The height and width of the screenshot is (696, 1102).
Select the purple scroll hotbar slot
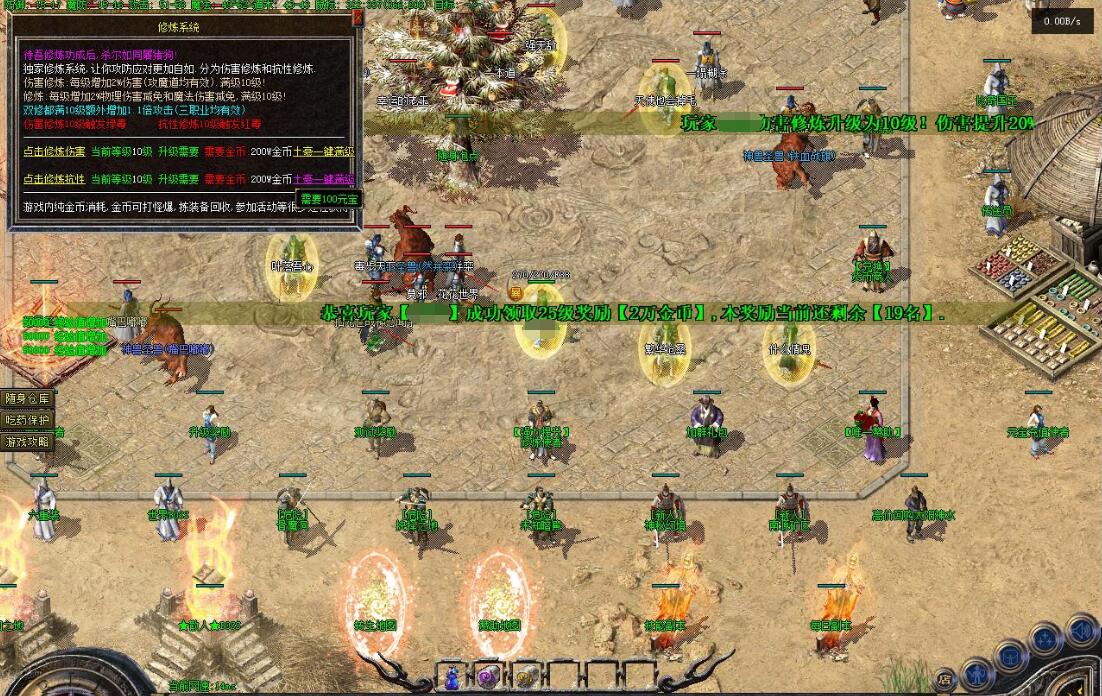click(489, 676)
